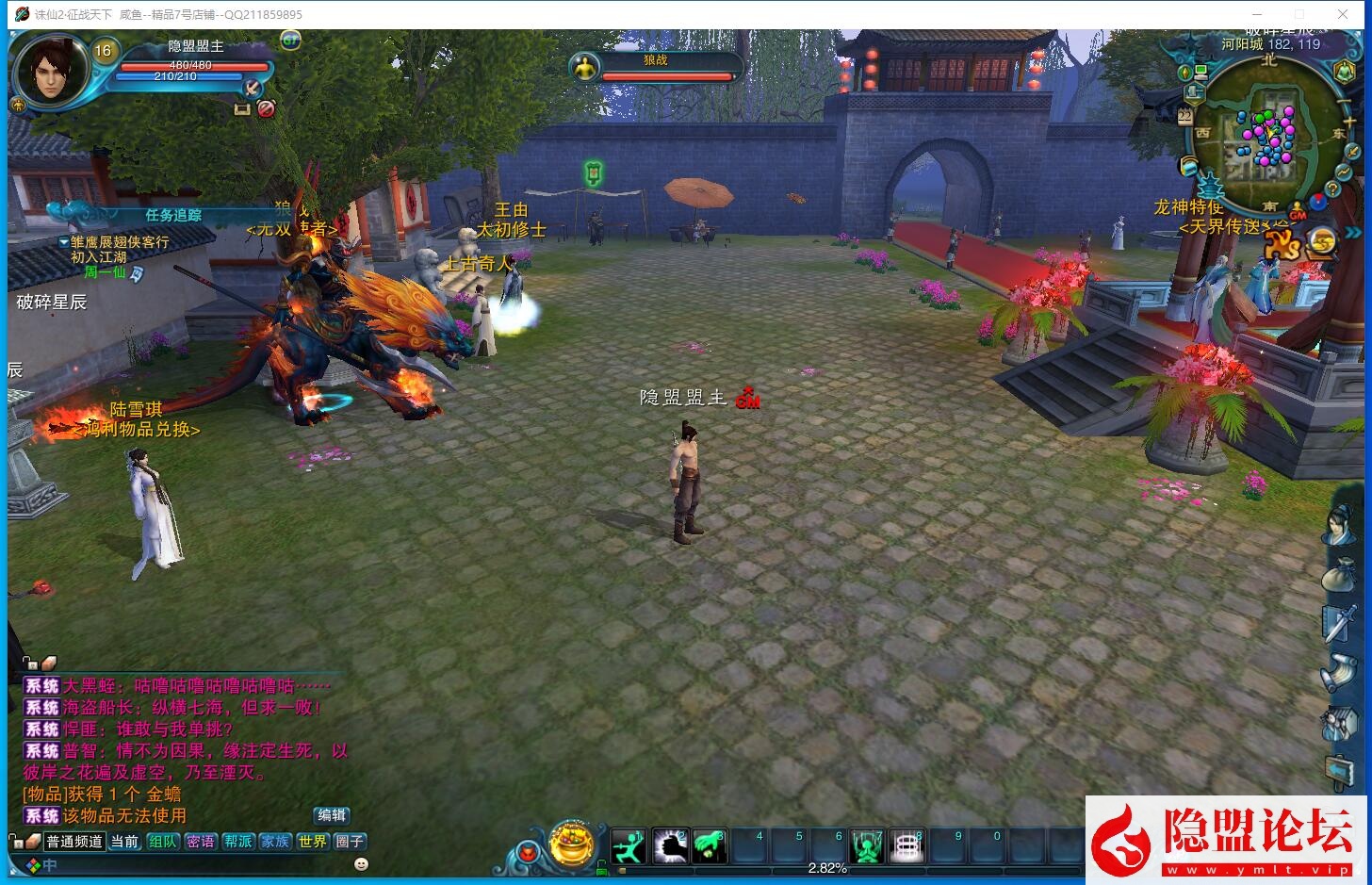Image resolution: width=1372 pixels, height=885 pixels.
Task: Activate the green claw hand skill
Action: point(709,846)
